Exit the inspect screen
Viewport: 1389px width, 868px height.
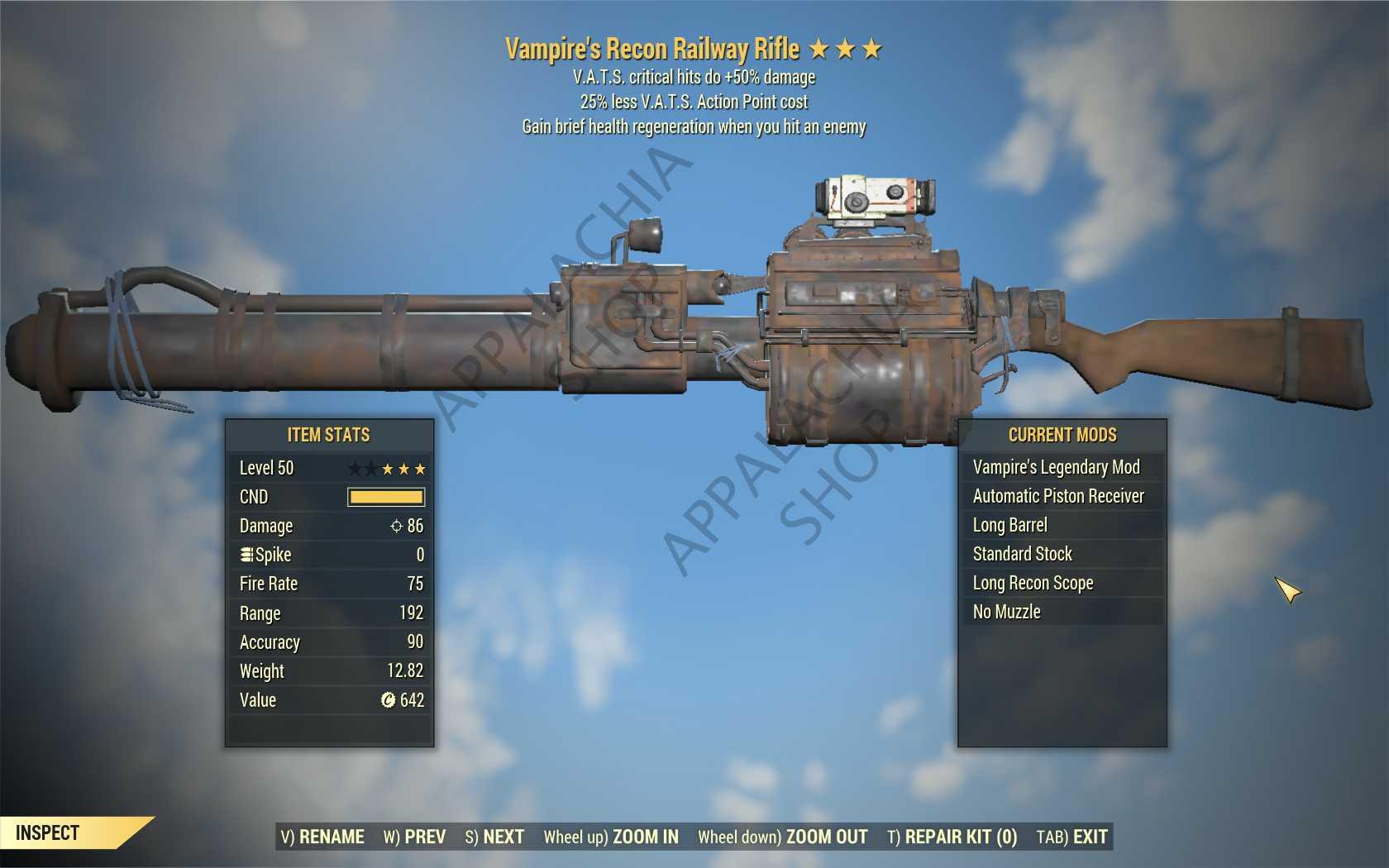[1072, 837]
